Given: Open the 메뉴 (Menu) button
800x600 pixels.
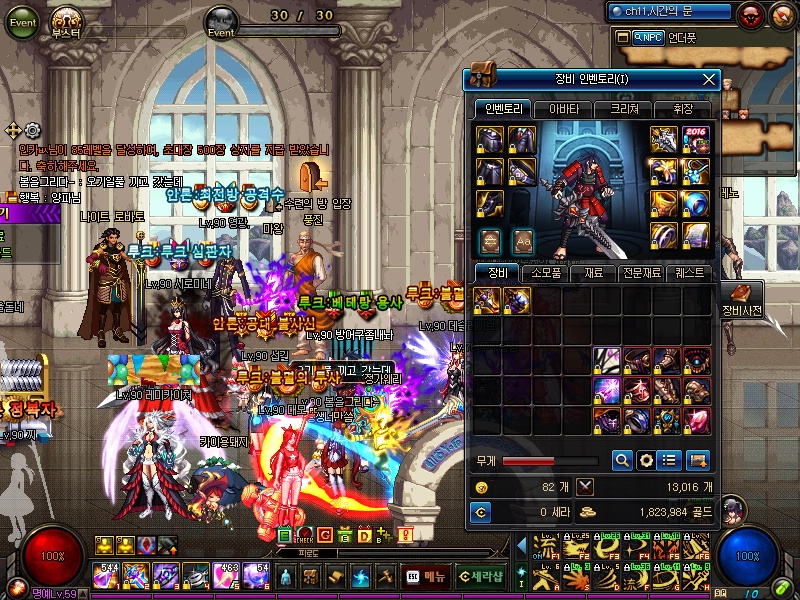Looking at the screenshot, I should pyautogui.click(x=425, y=576).
